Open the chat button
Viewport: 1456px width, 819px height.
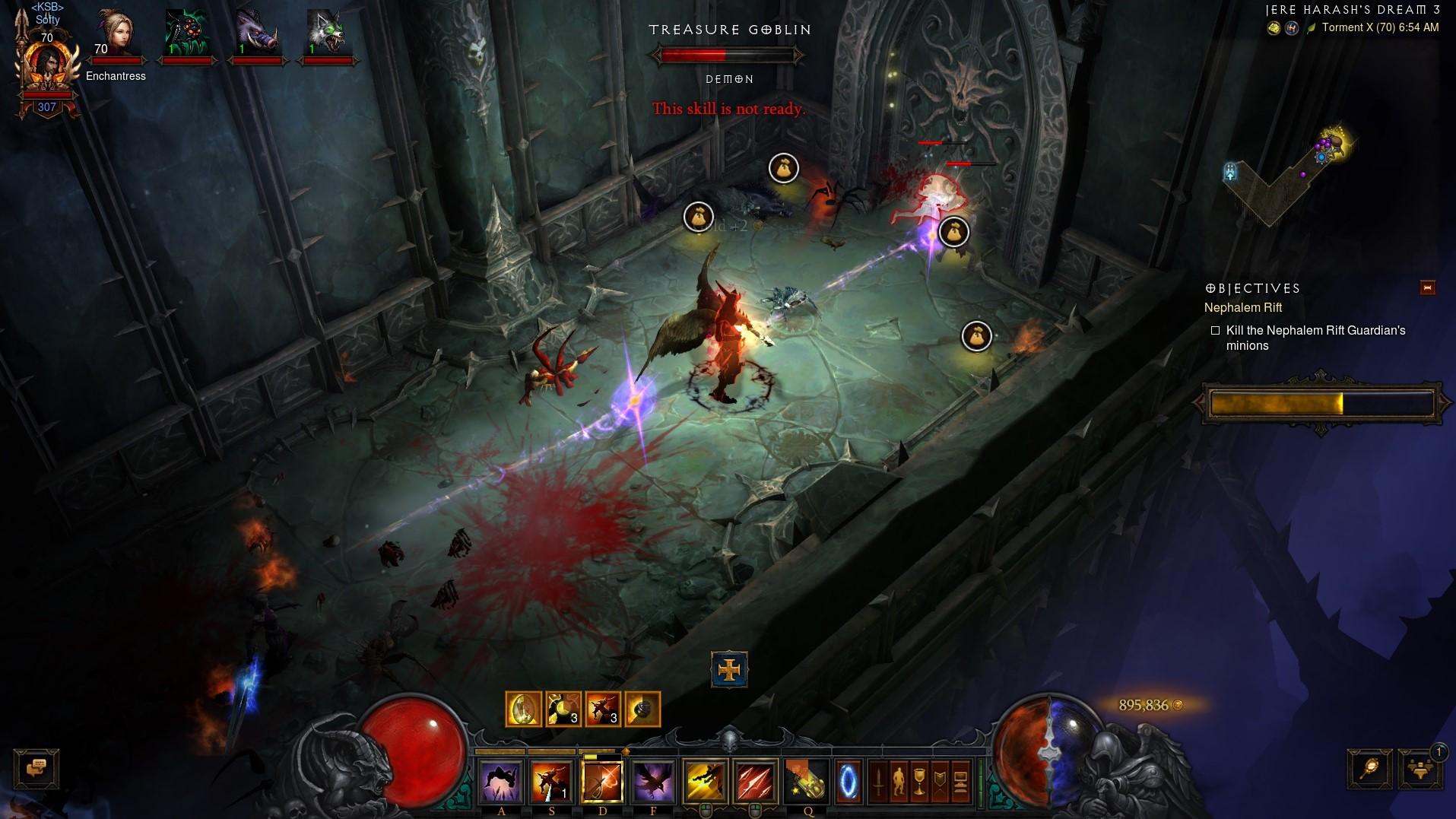click(36, 769)
